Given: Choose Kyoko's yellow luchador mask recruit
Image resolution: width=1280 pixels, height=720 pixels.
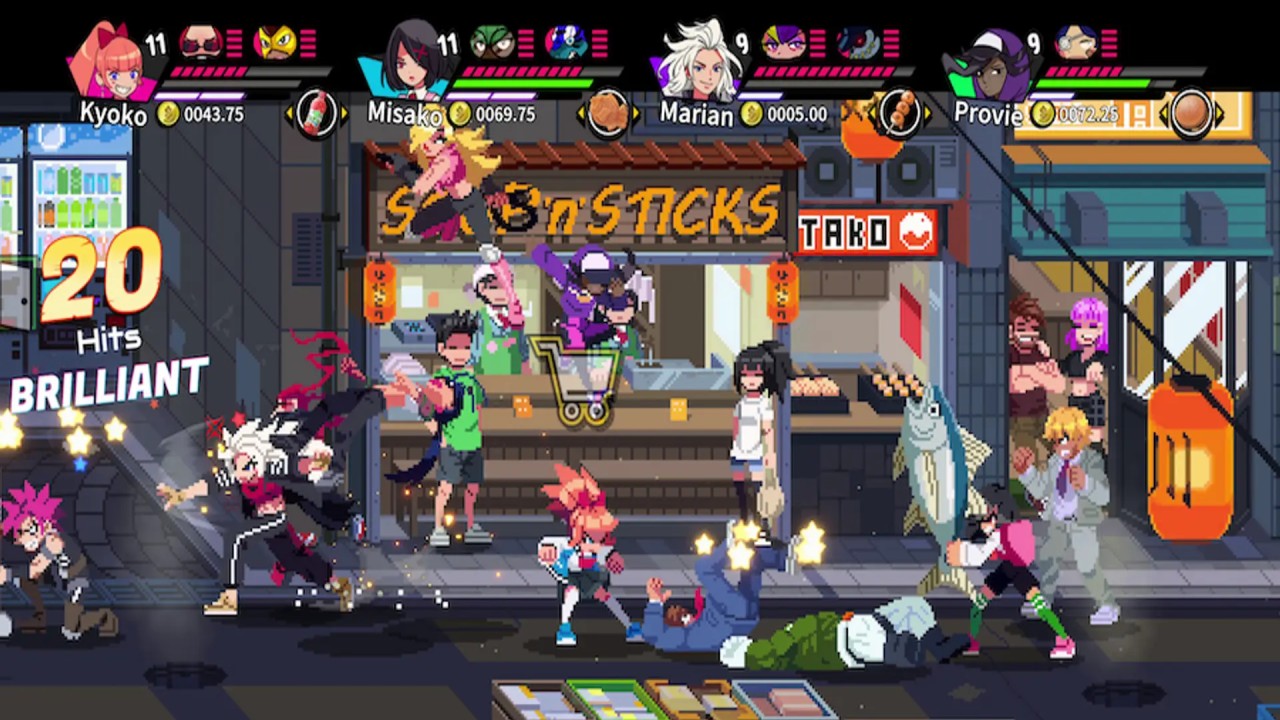Looking at the screenshot, I should point(274,42).
